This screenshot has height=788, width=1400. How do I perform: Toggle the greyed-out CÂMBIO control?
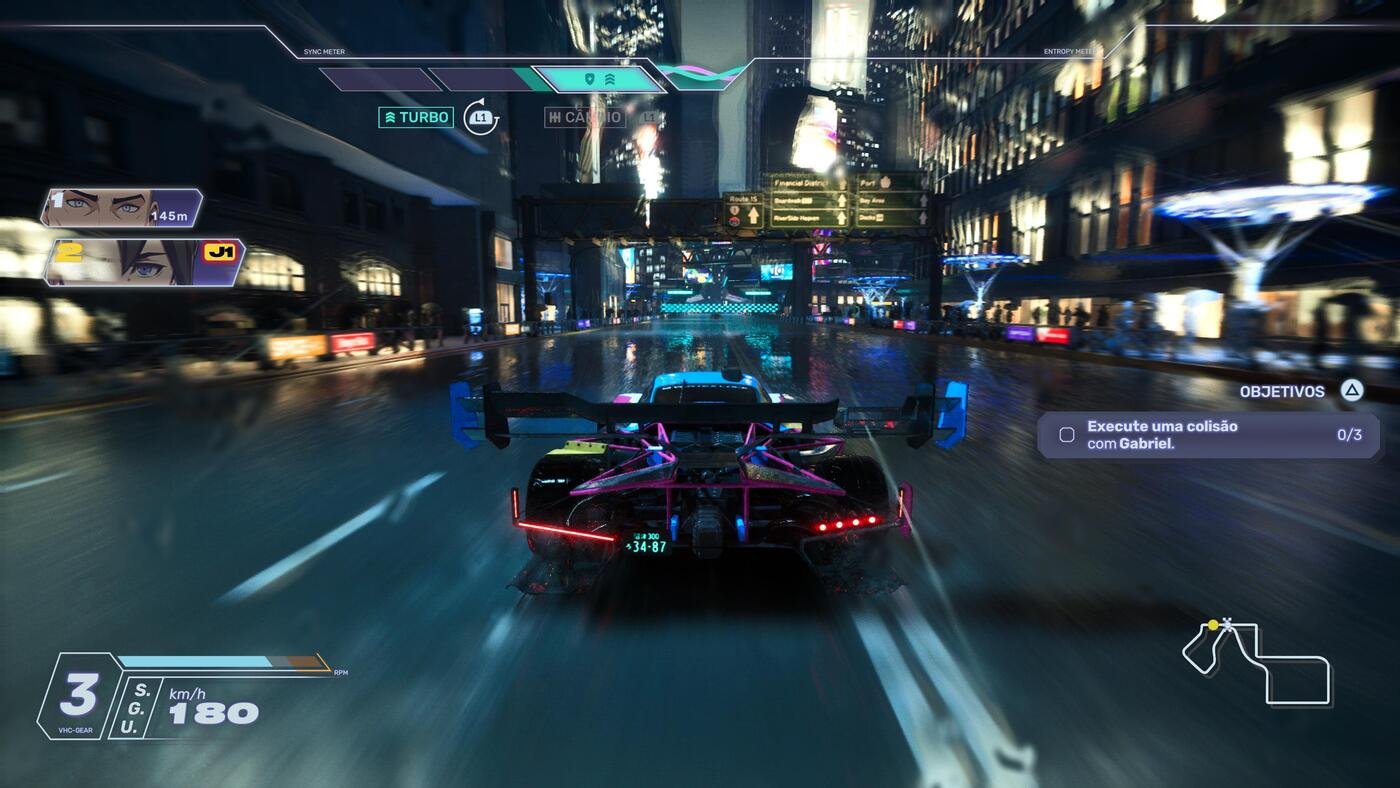click(x=585, y=117)
